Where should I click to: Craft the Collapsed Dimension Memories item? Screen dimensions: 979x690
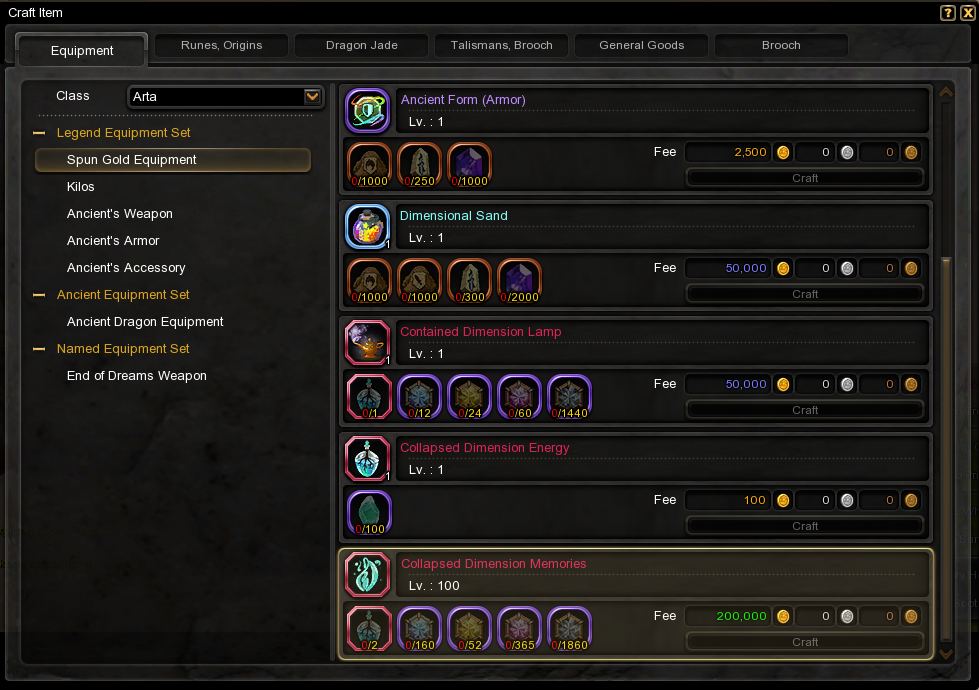coord(805,642)
